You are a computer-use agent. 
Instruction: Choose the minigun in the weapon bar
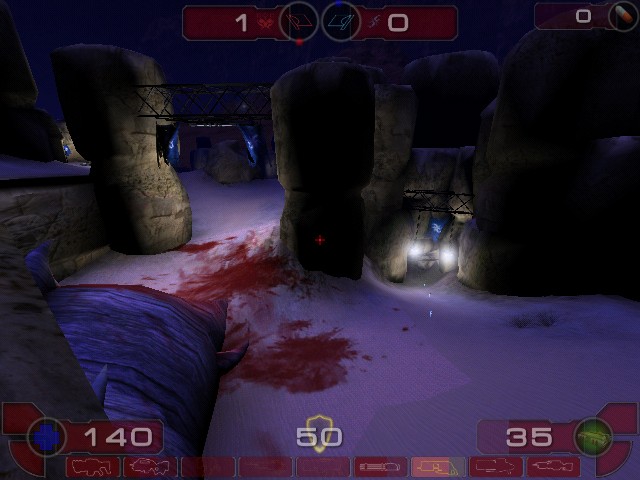tap(381, 467)
